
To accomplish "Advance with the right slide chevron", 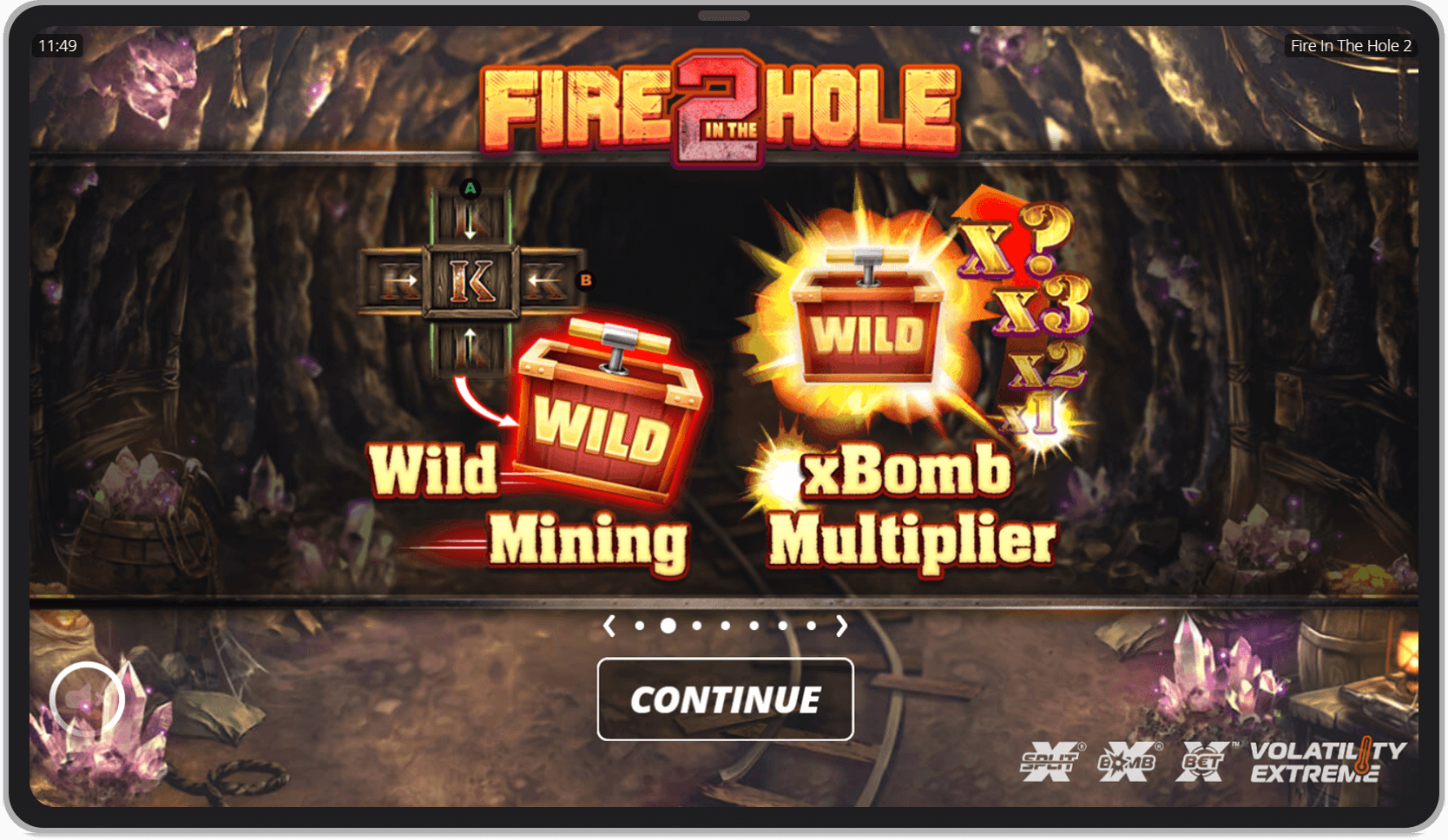I will 840,625.
